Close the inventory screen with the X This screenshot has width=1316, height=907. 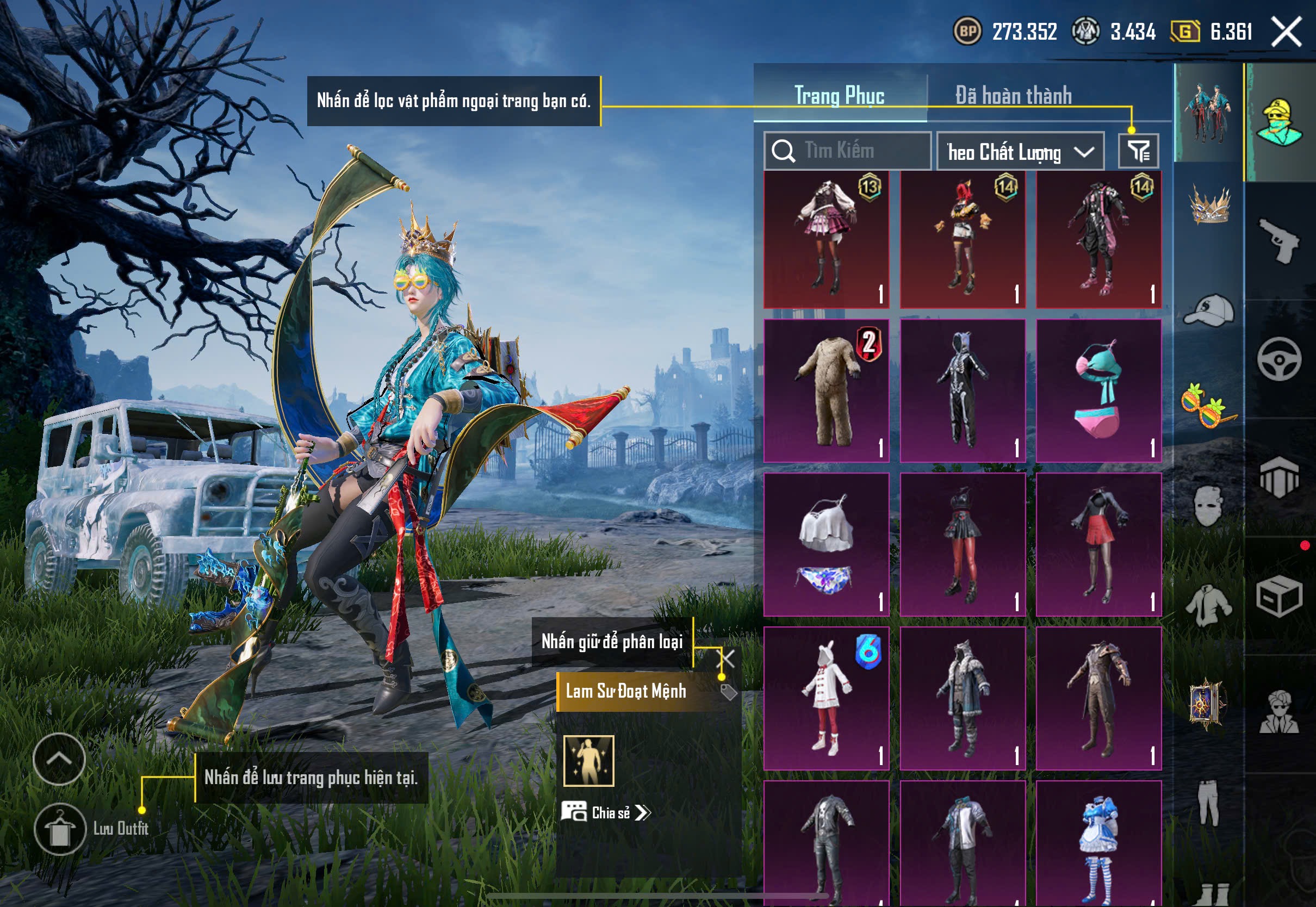1286,31
